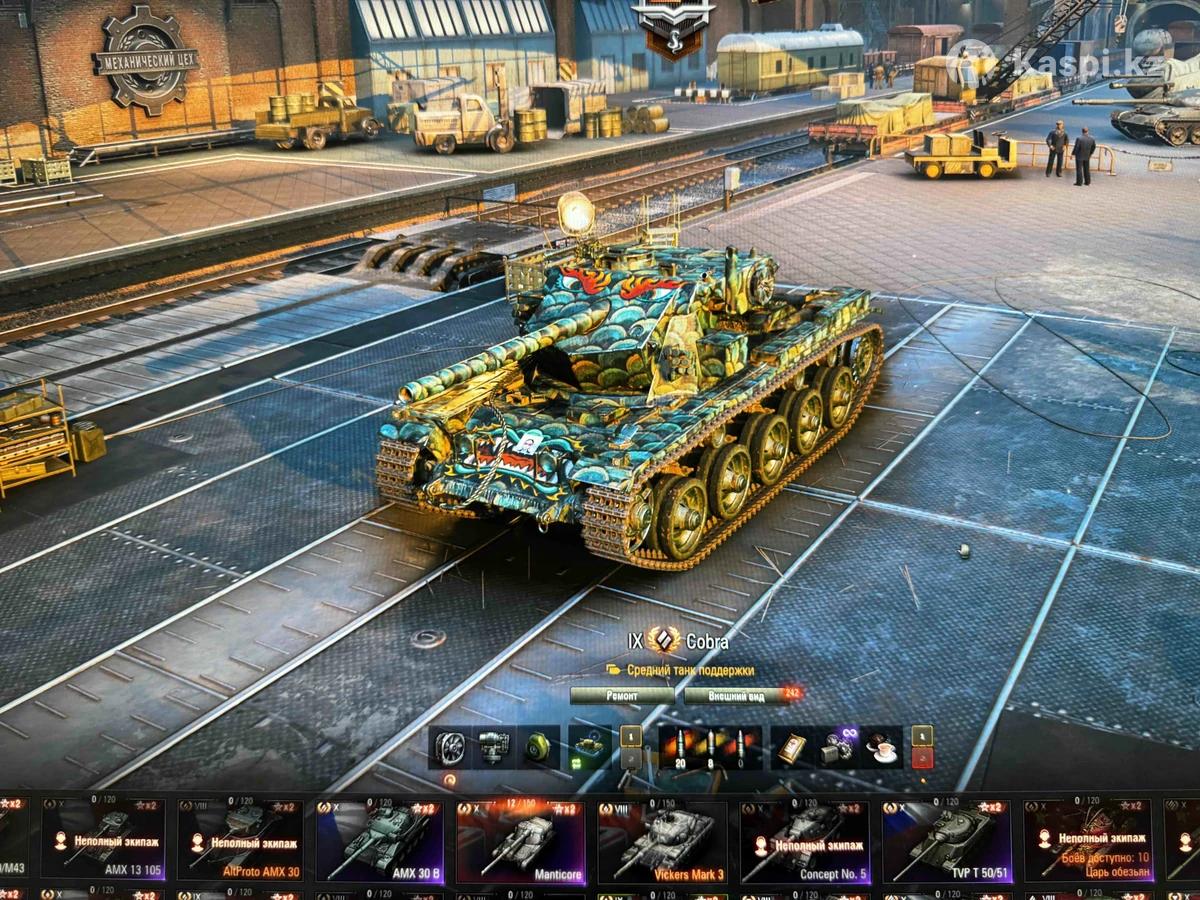Viewport: 1200px width, 900px height.
Task: Select the ventilation fan equipment slot
Action: pyautogui.click(x=451, y=747)
